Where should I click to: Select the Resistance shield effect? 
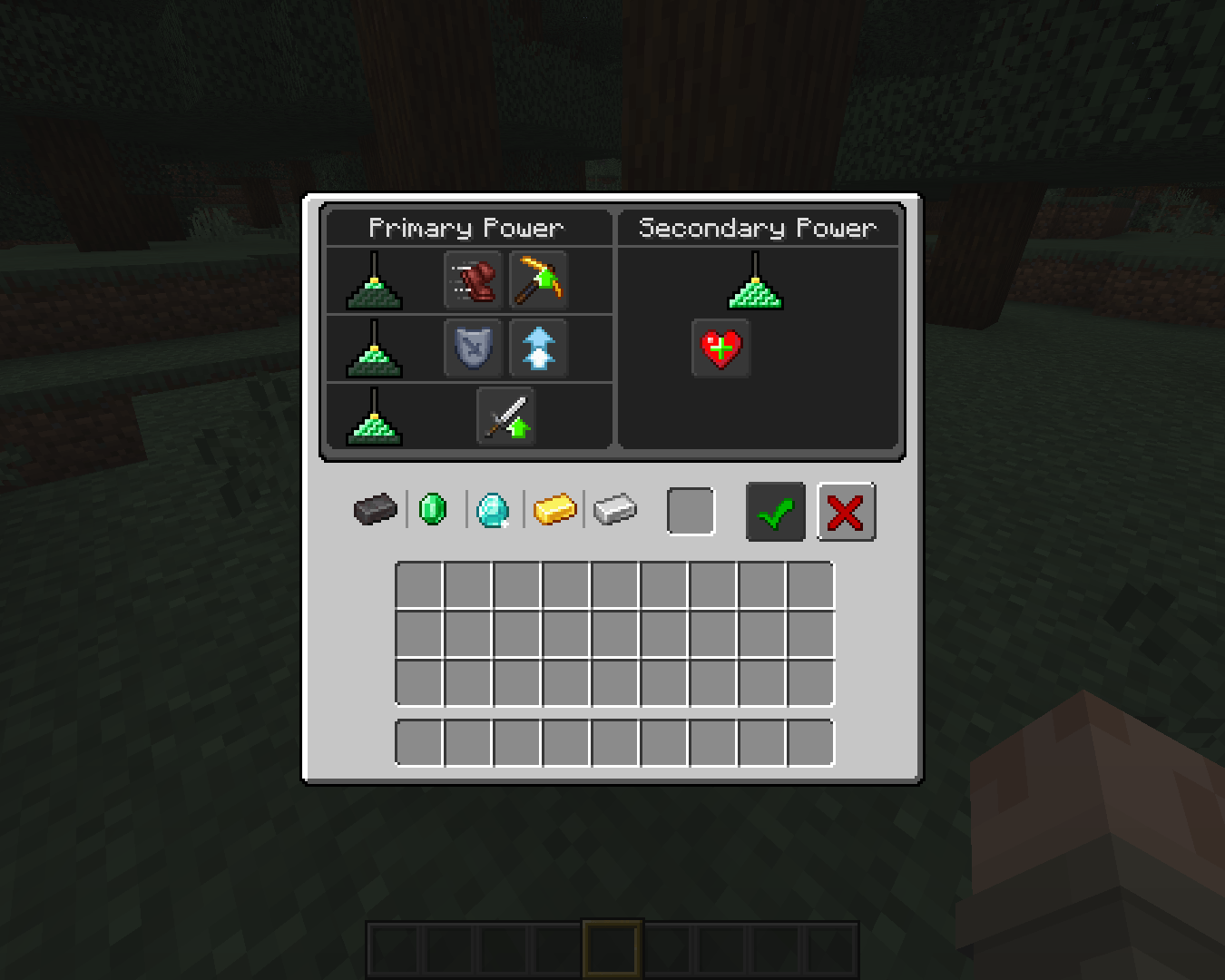473,348
